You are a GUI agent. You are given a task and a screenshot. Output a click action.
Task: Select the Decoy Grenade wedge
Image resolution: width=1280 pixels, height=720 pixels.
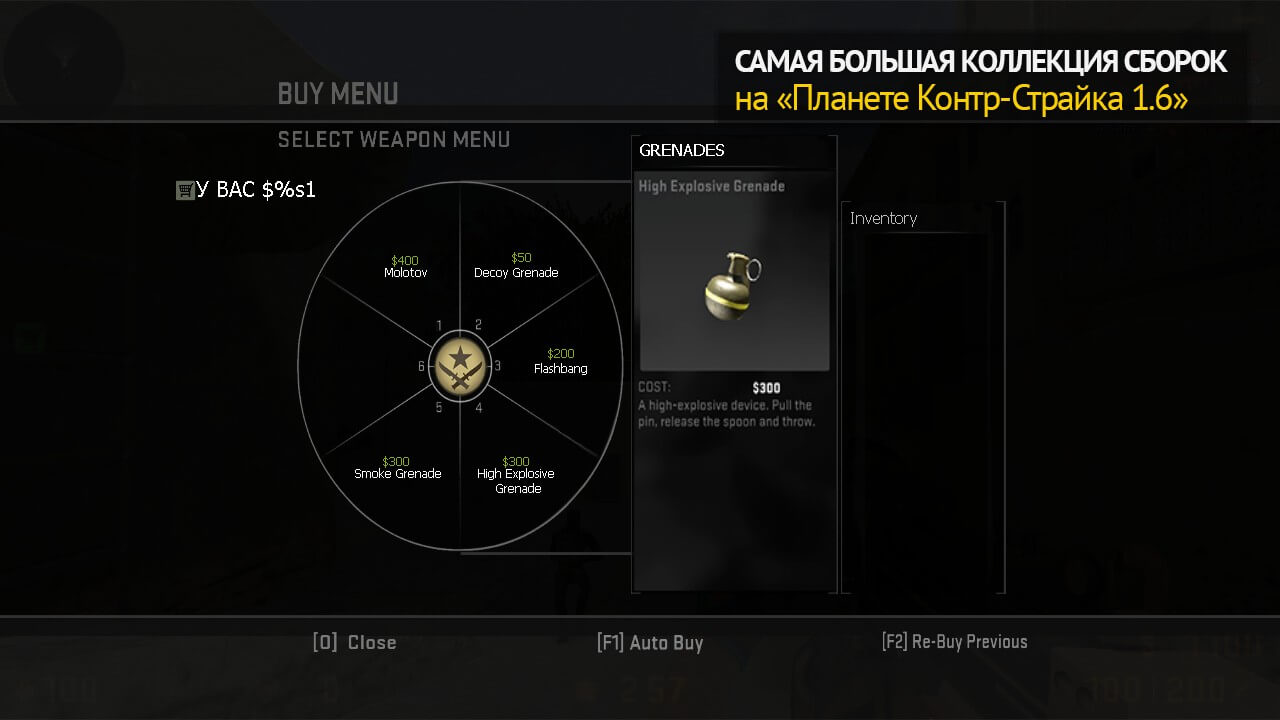point(516,267)
